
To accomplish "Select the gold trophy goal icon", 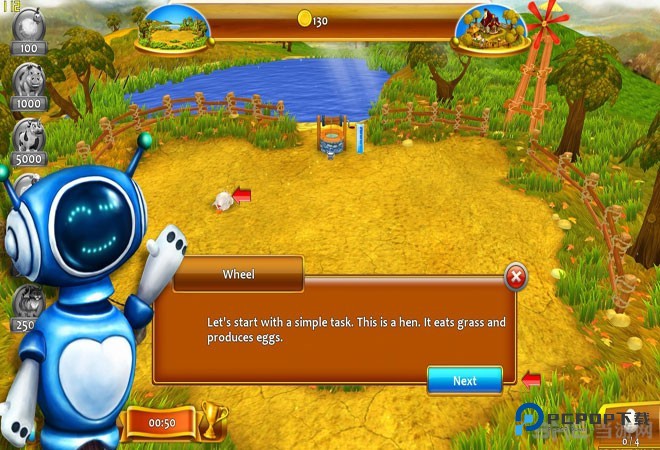I will click(x=214, y=421).
